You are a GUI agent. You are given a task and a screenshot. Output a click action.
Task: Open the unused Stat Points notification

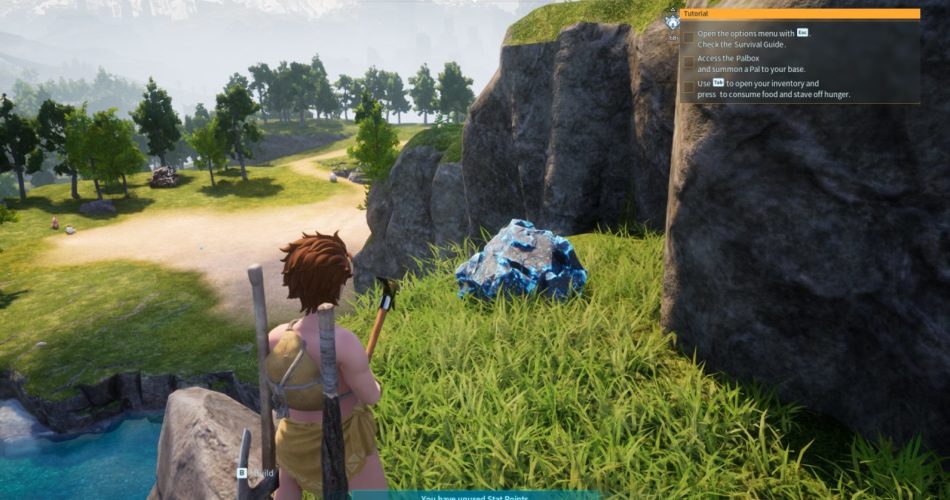475,495
